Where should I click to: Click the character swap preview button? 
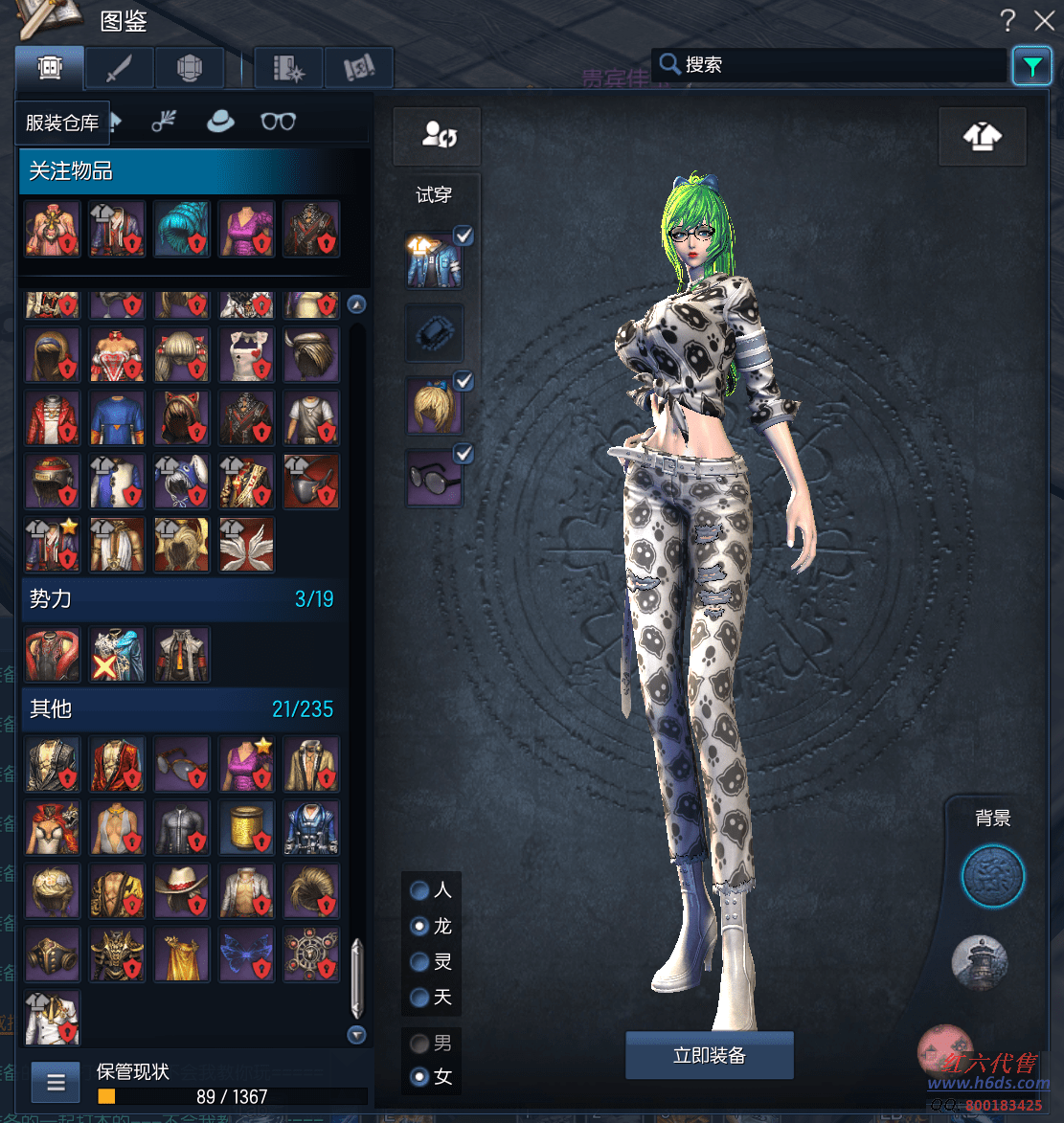coord(437,136)
